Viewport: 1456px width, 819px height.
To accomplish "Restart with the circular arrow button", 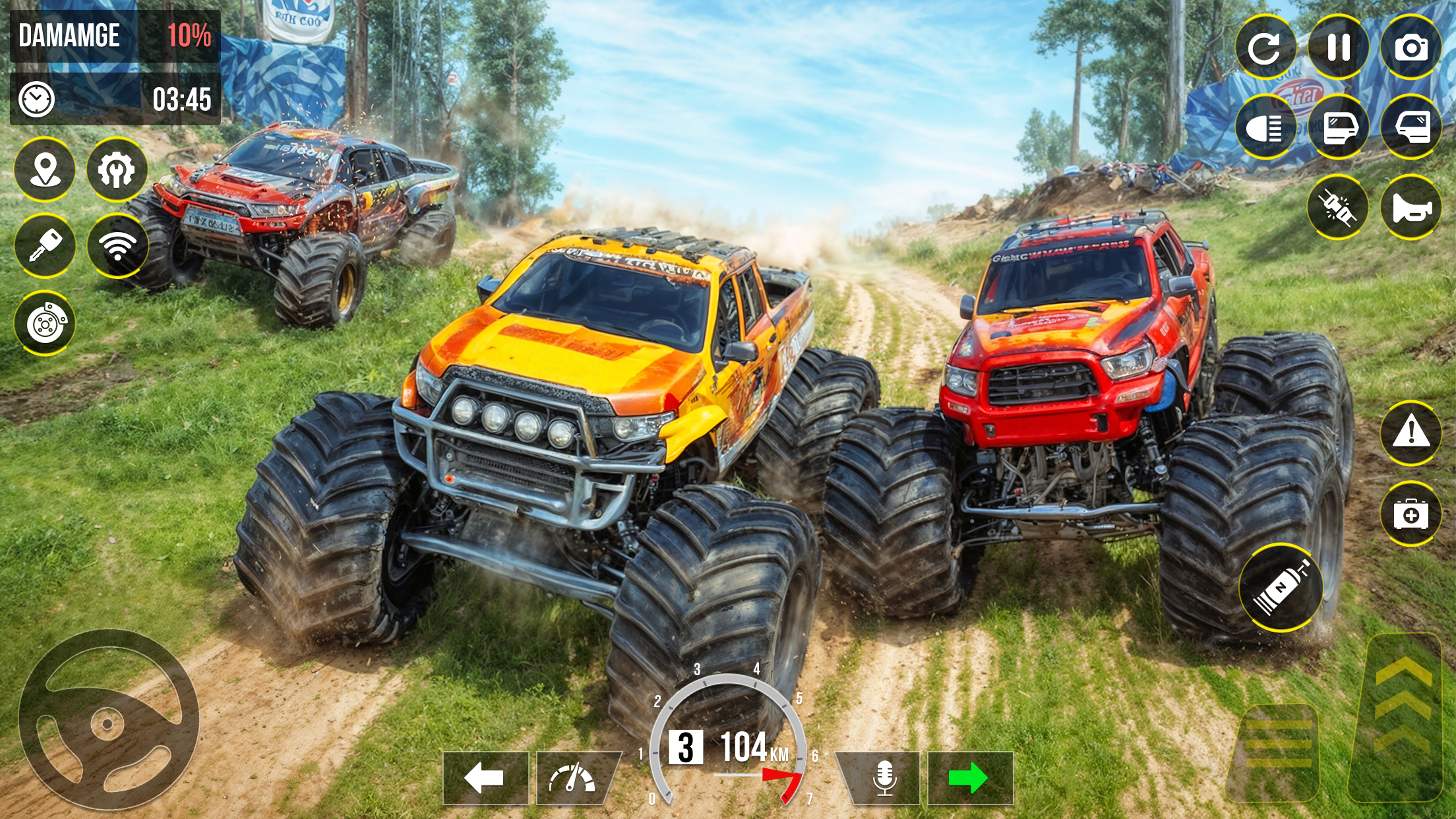I will coord(1265,47).
